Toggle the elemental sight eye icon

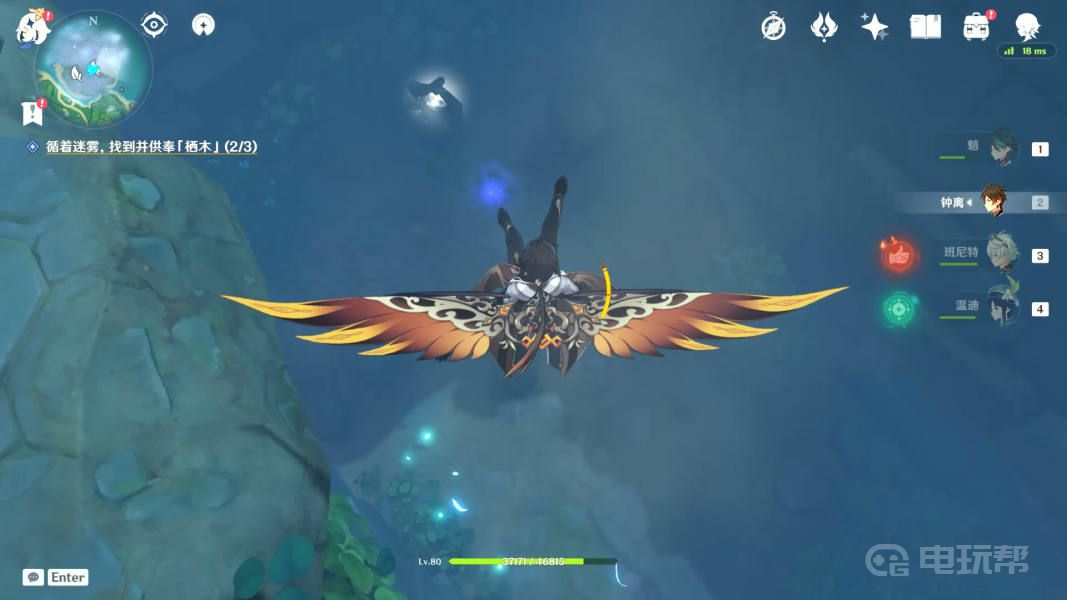pyautogui.click(x=154, y=25)
